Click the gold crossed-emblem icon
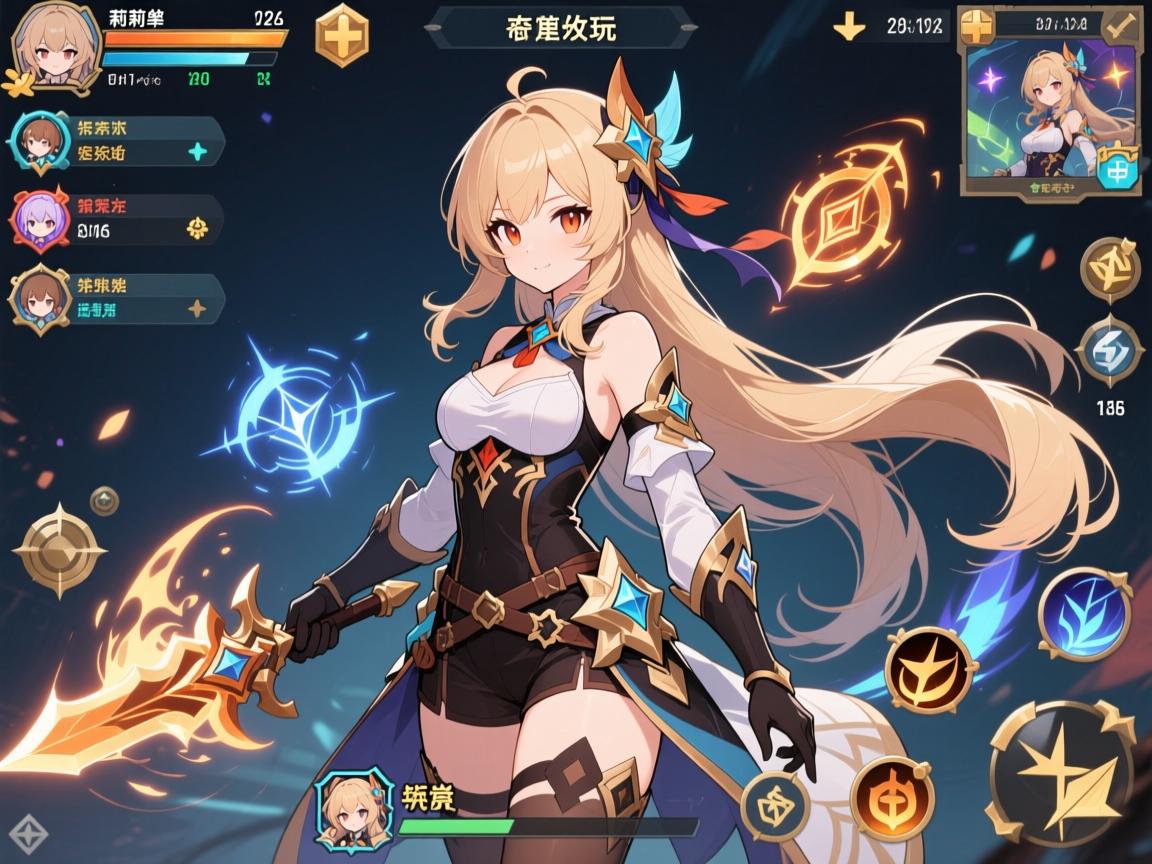This screenshot has height=864, width=1152. point(1110,268)
